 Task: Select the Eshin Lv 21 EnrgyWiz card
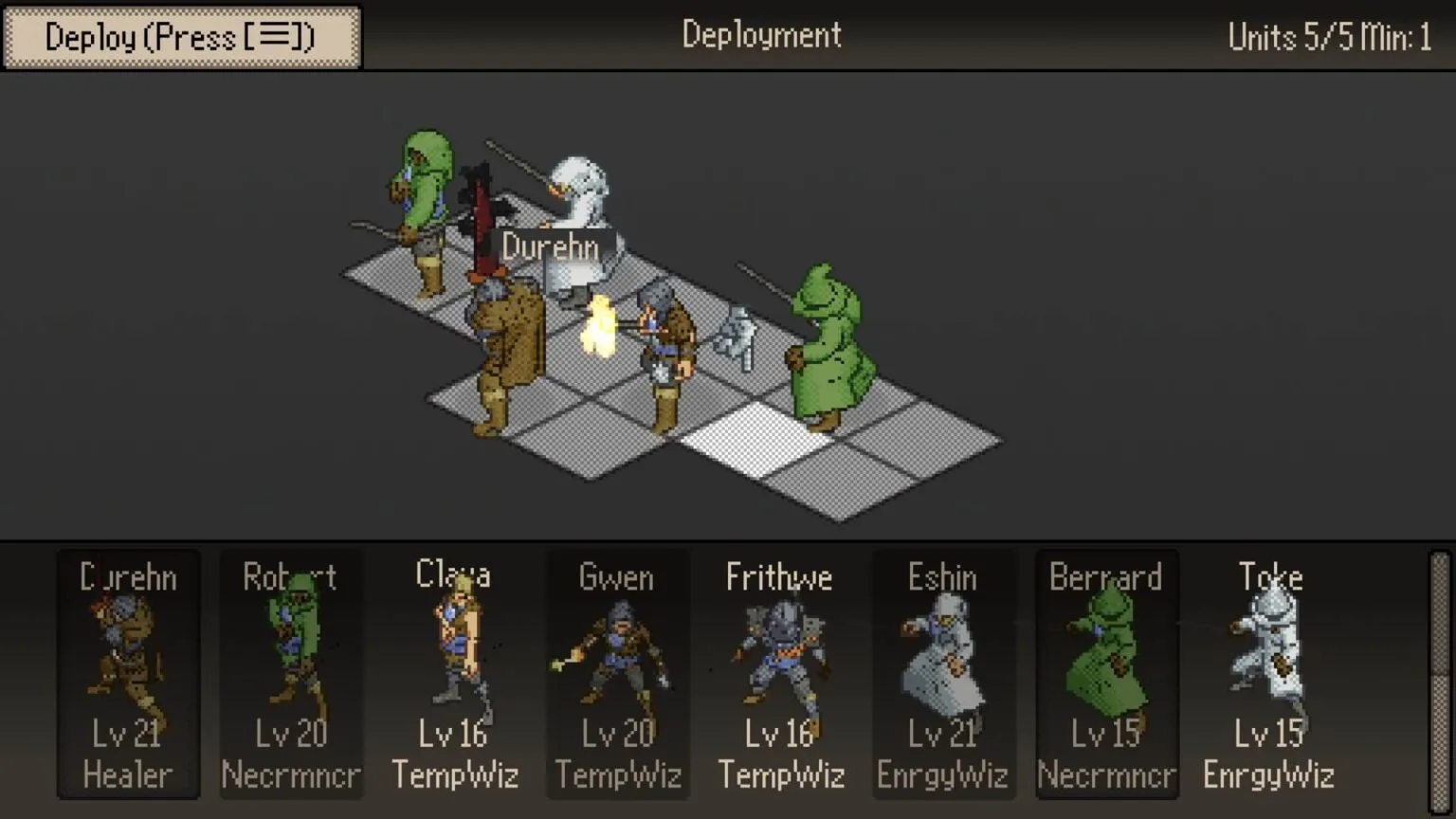point(942,675)
